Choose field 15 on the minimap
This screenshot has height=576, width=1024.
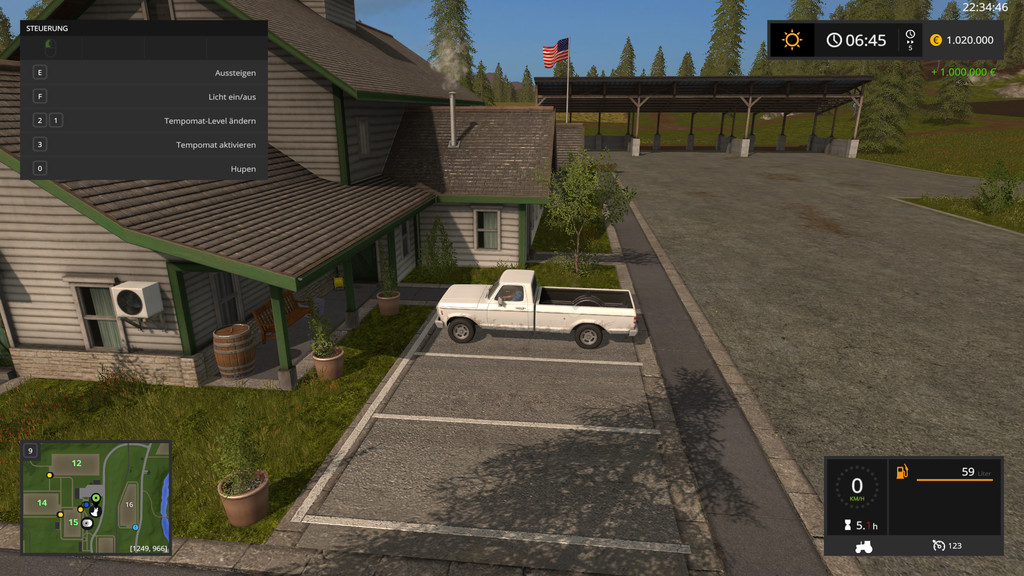tap(72, 521)
